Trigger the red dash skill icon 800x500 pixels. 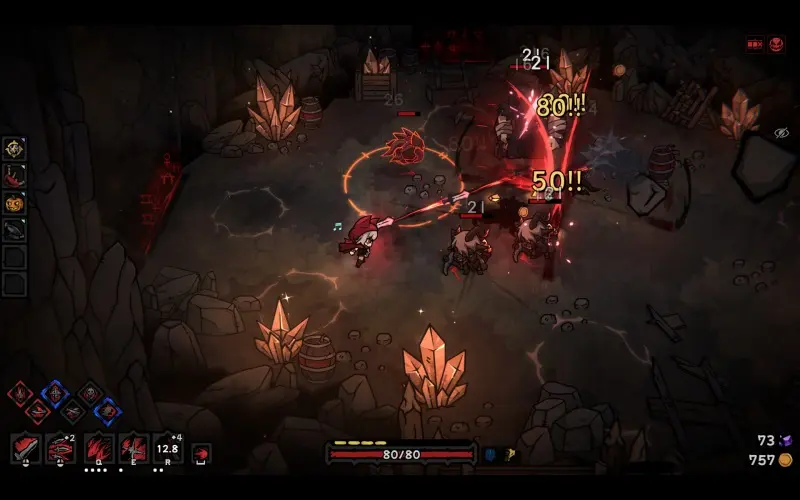(x=201, y=453)
